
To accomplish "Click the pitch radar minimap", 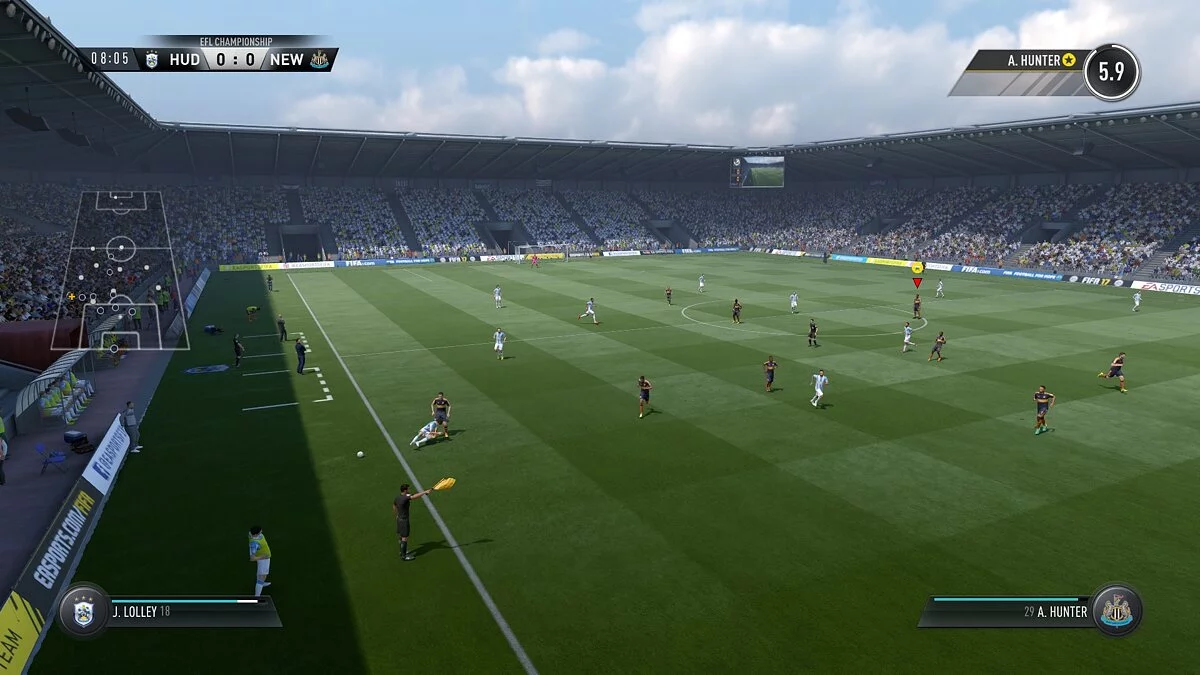I will click(120, 270).
